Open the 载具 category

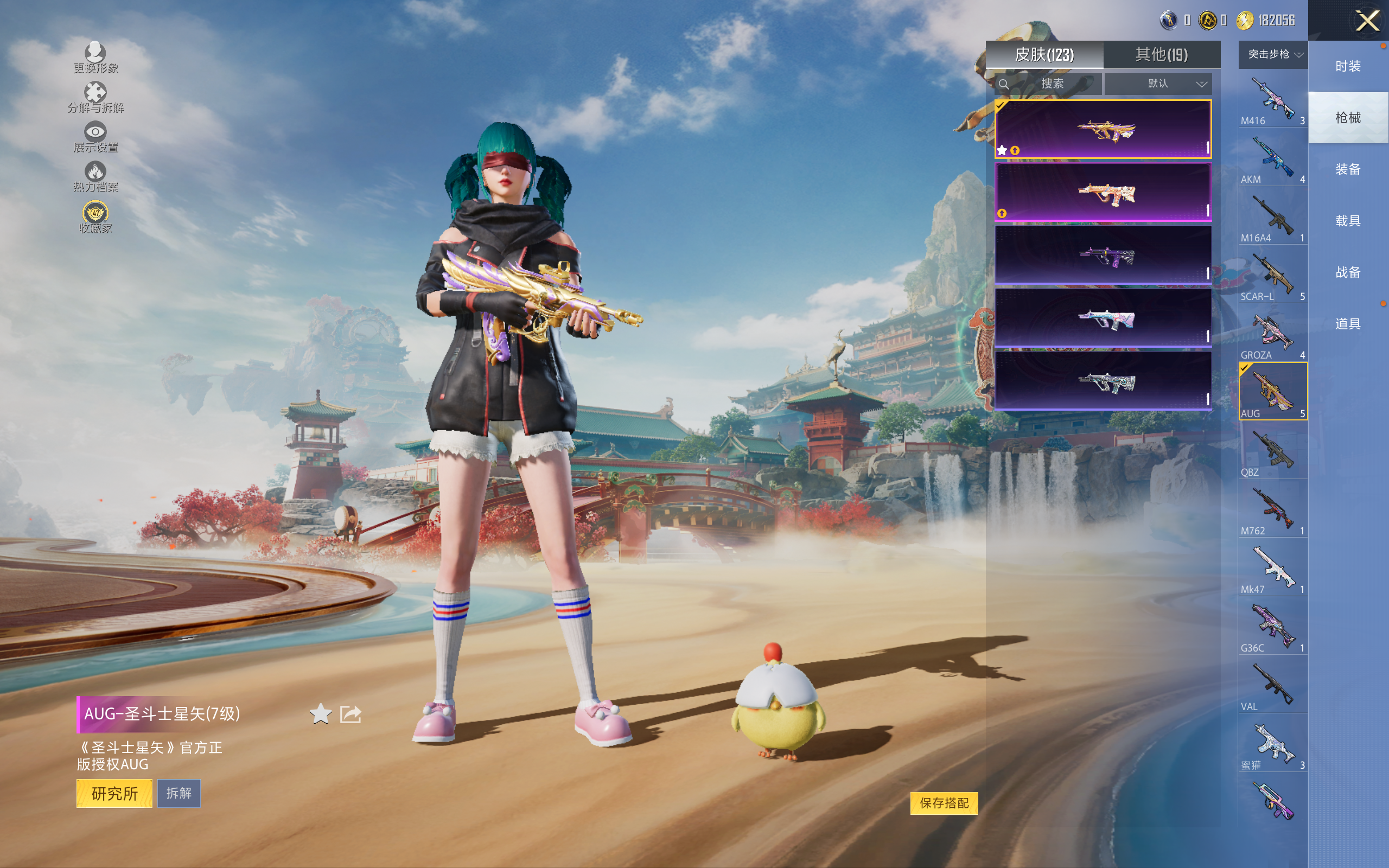[x=1347, y=221]
